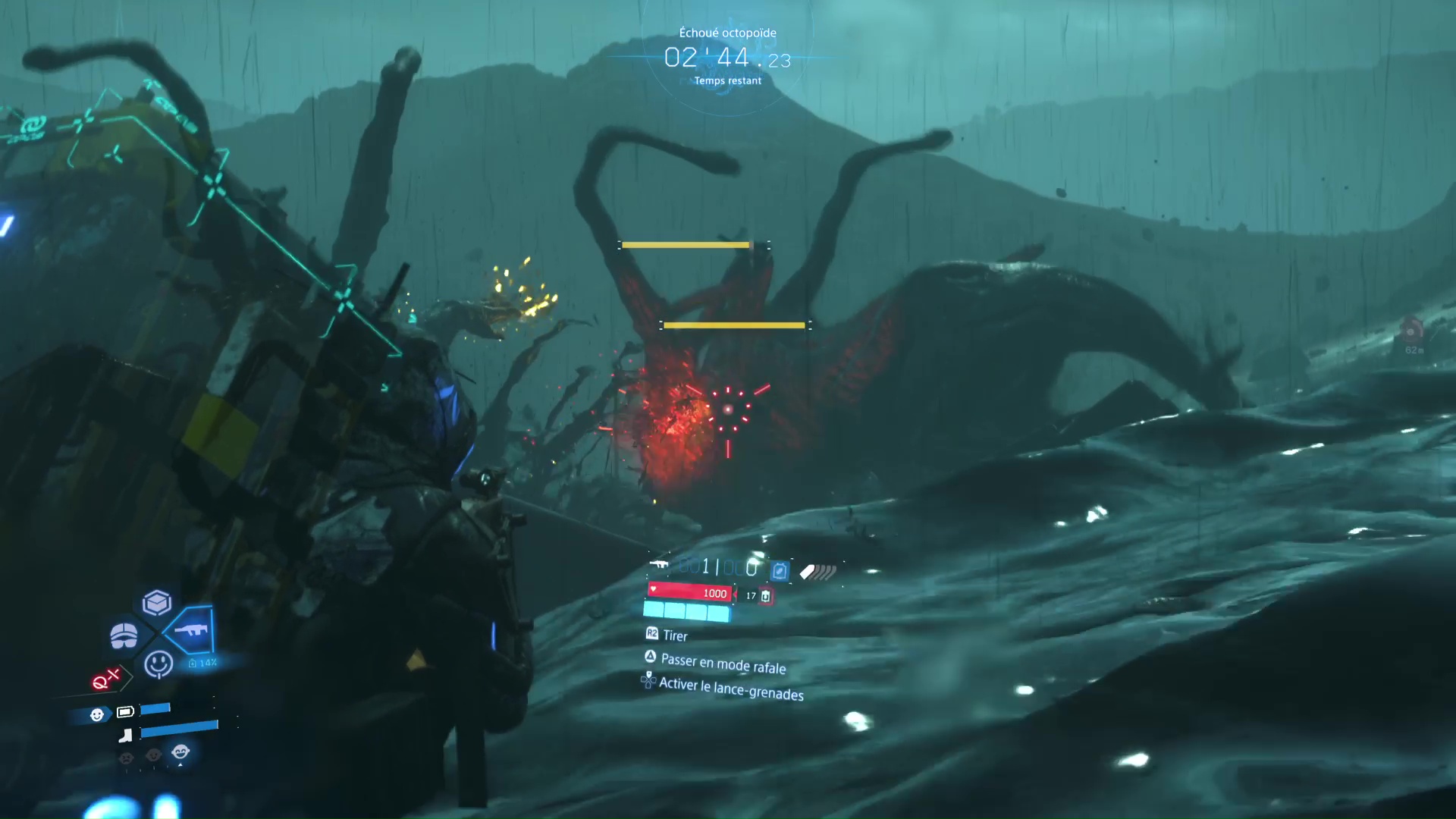
Task: Click the laughing BB mood icon
Action: 180,752
